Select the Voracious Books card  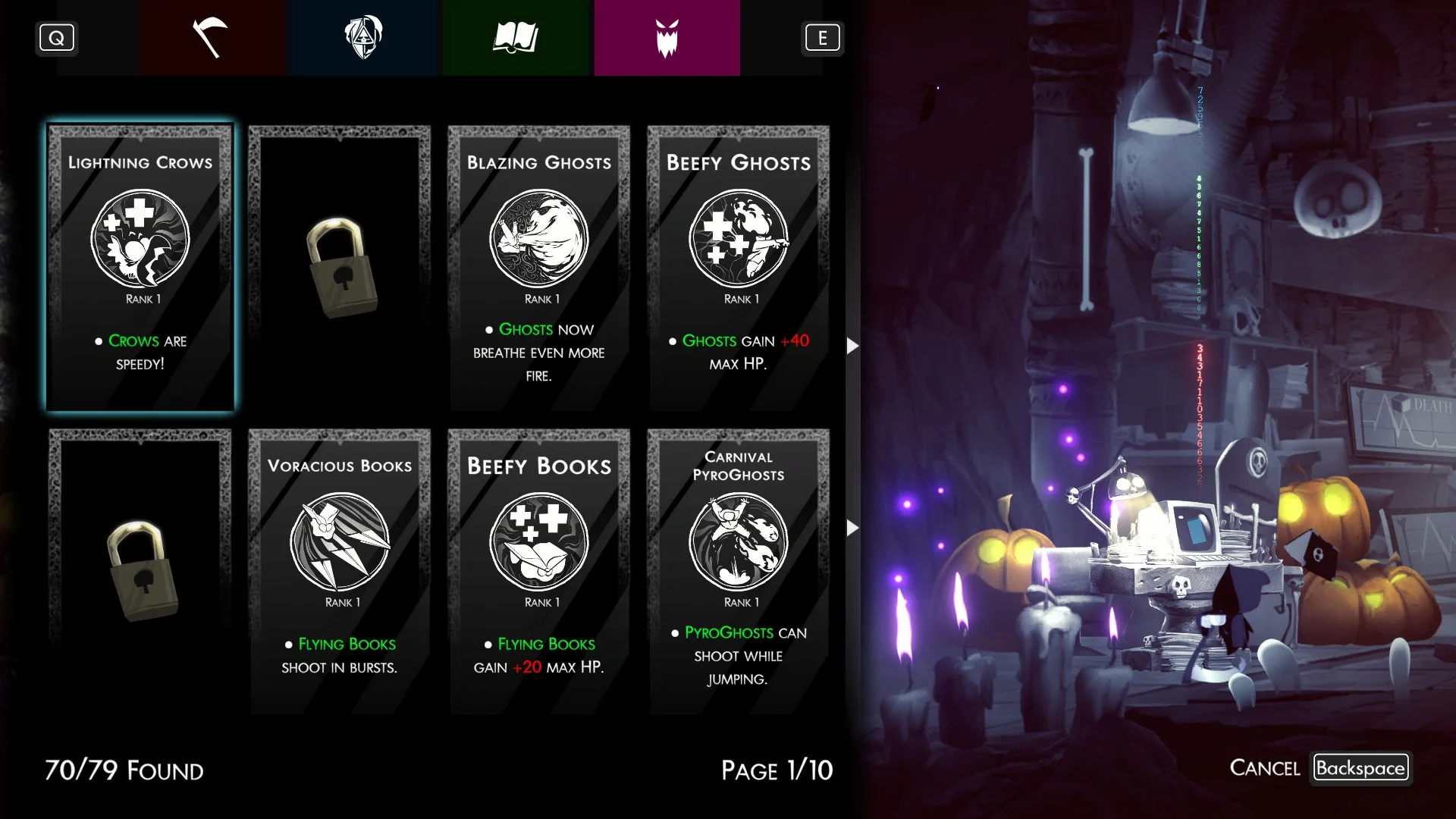(x=339, y=570)
